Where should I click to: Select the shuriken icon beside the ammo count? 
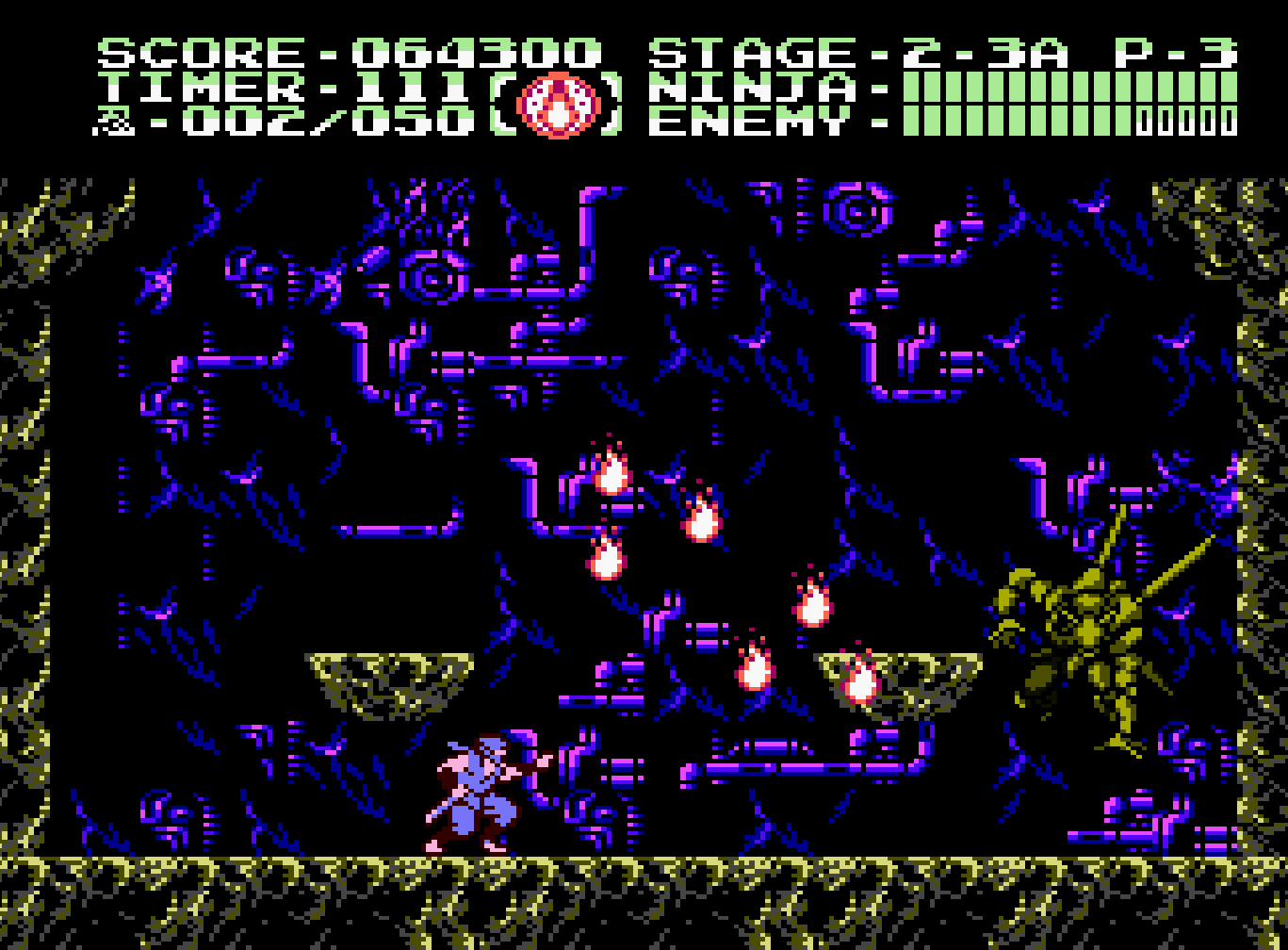114,123
